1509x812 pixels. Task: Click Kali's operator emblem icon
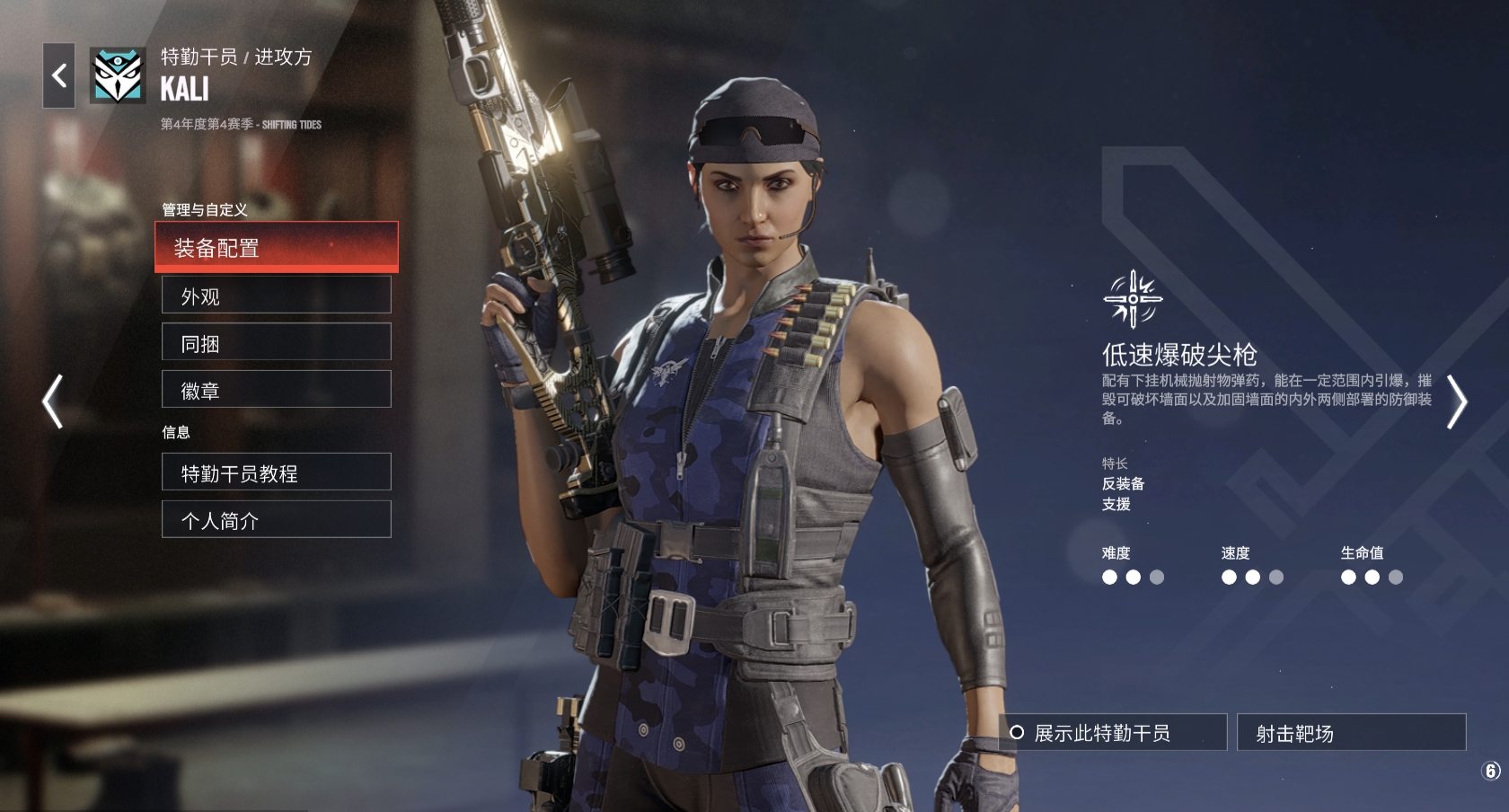(118, 75)
